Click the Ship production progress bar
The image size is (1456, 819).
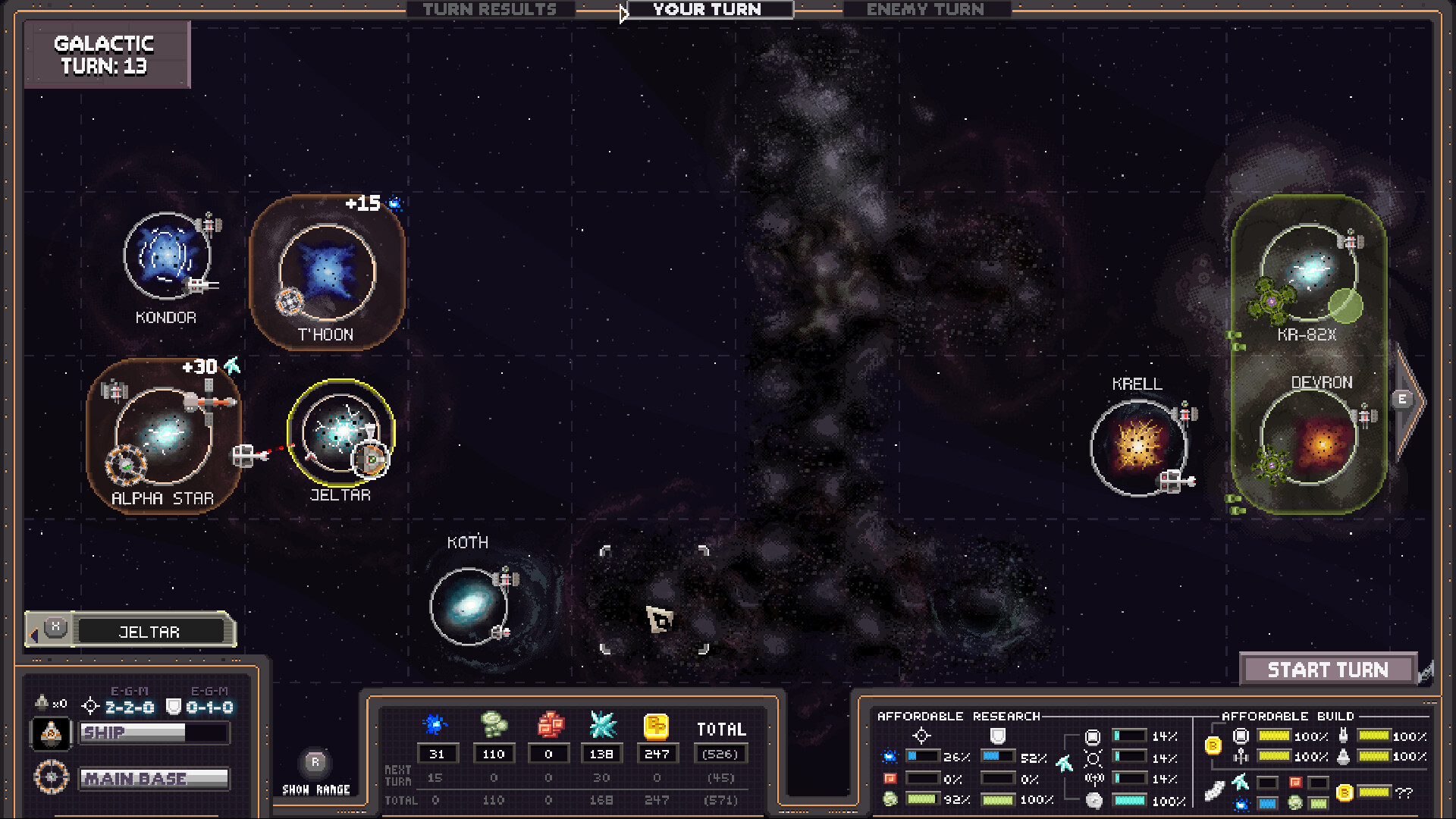155,733
